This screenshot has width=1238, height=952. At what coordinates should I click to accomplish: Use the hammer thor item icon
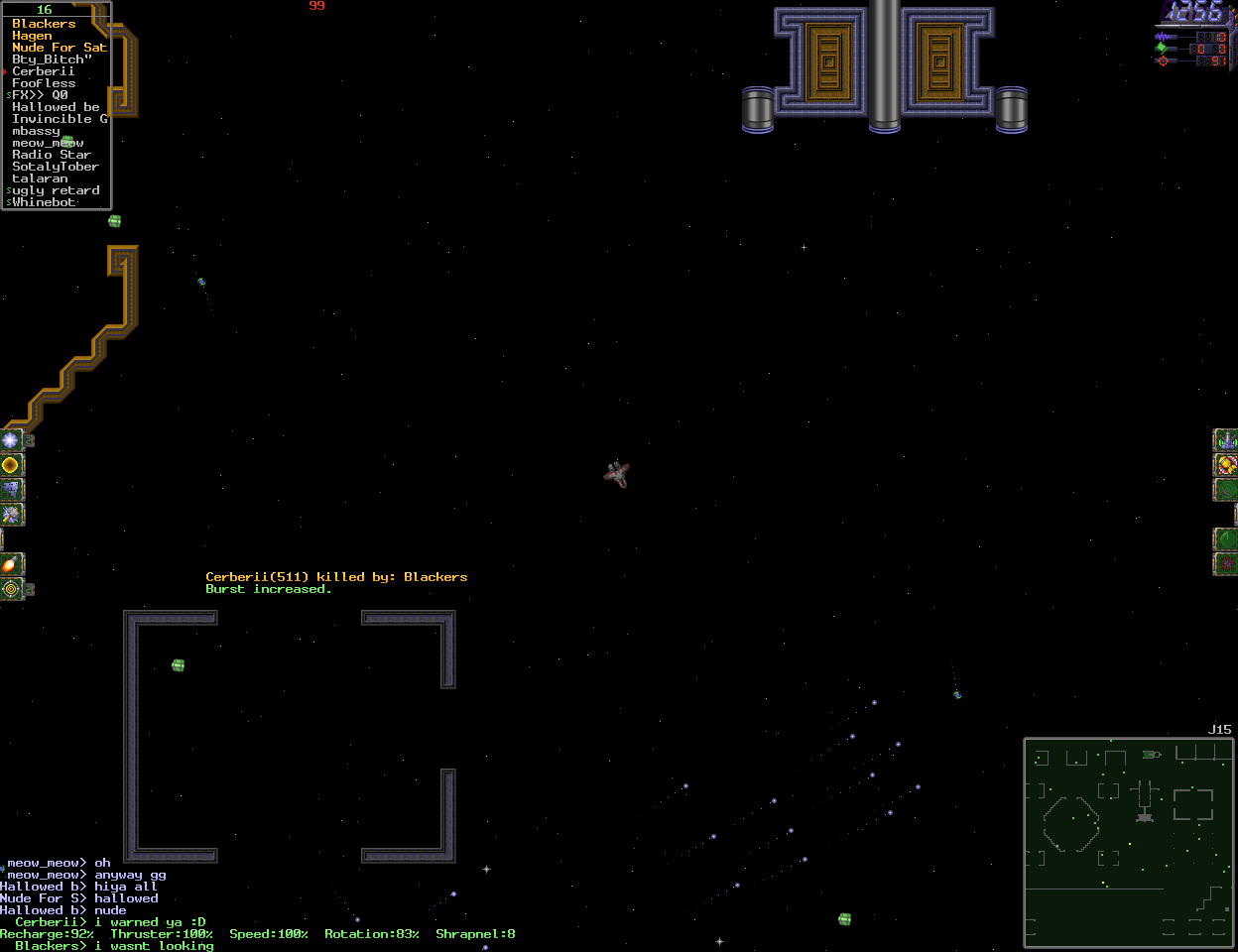11,514
